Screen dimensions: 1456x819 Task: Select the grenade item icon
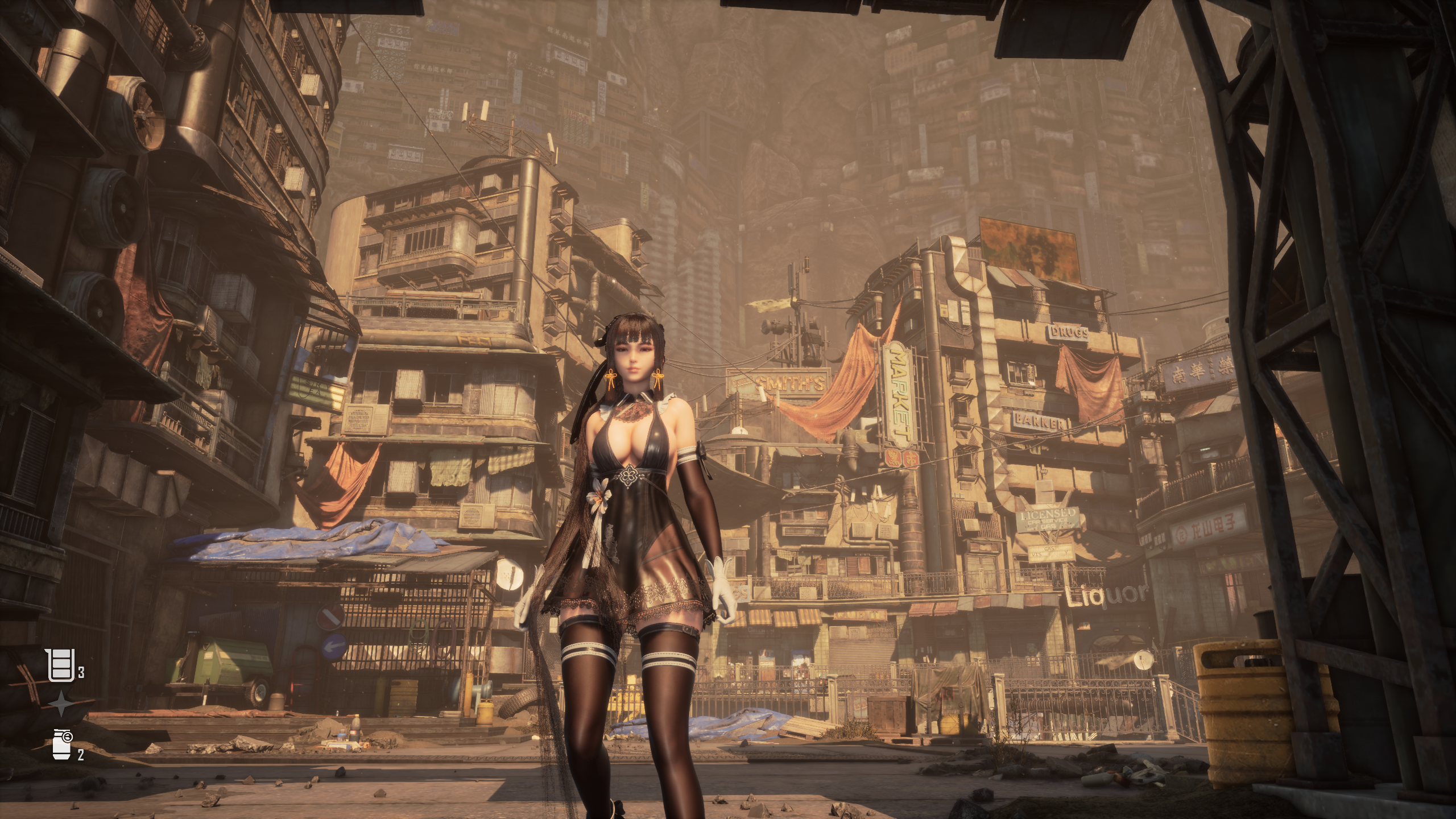pos(62,744)
